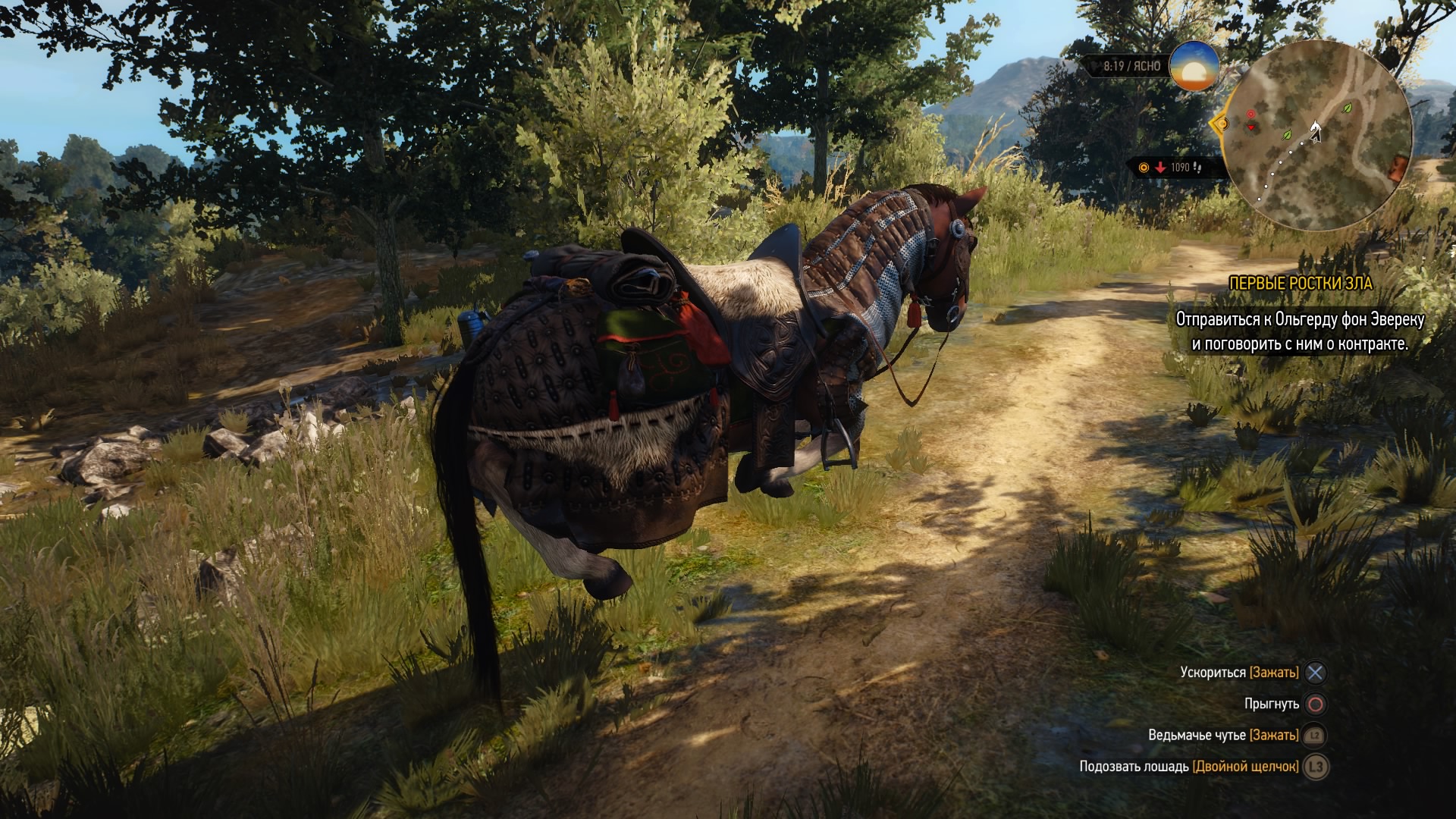Open the tracked quest title "Первые ростки зла"
1456x819 pixels.
[x=1301, y=283]
